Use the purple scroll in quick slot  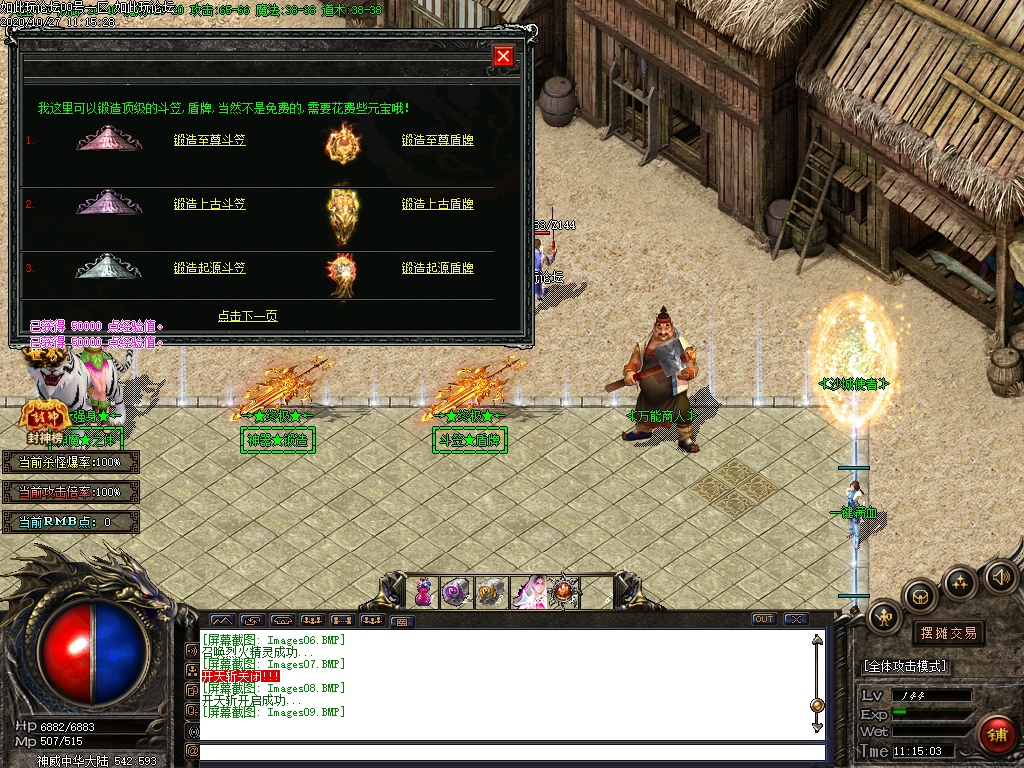458,592
